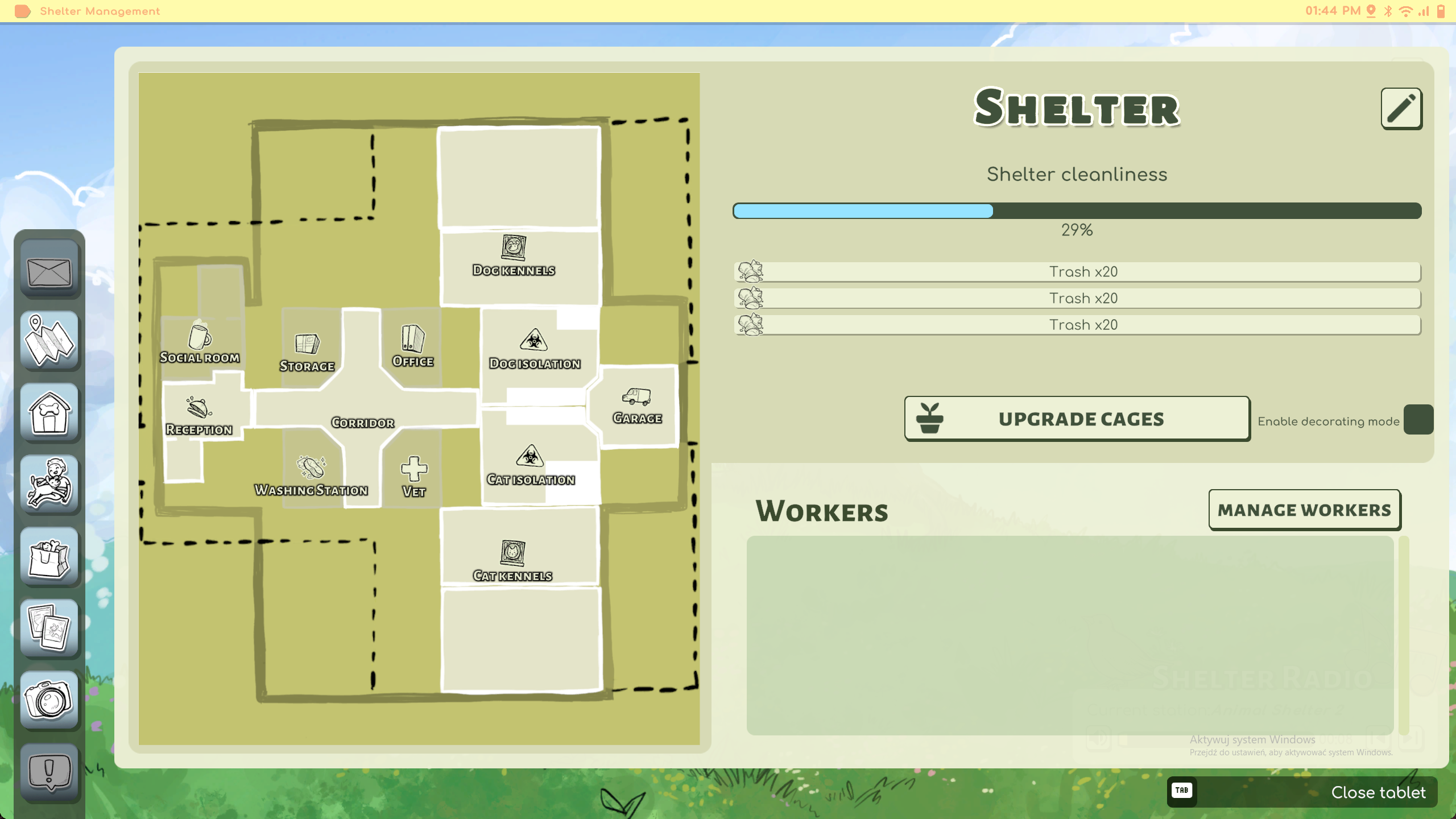Enable decorating mode
The height and width of the screenshot is (819, 1456).
(1417, 419)
